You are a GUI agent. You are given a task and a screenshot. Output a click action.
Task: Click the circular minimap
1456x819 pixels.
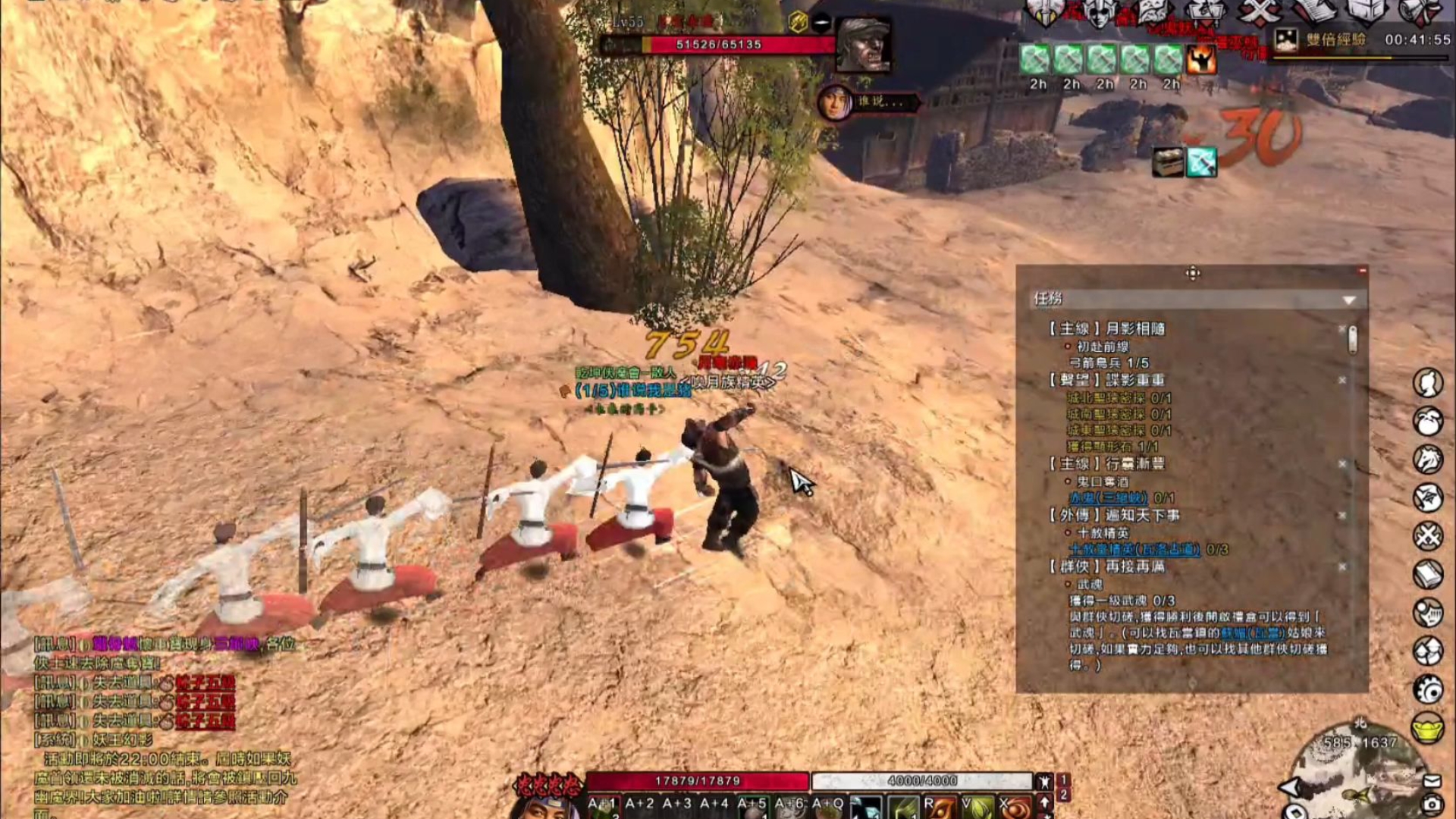[x=1357, y=773]
